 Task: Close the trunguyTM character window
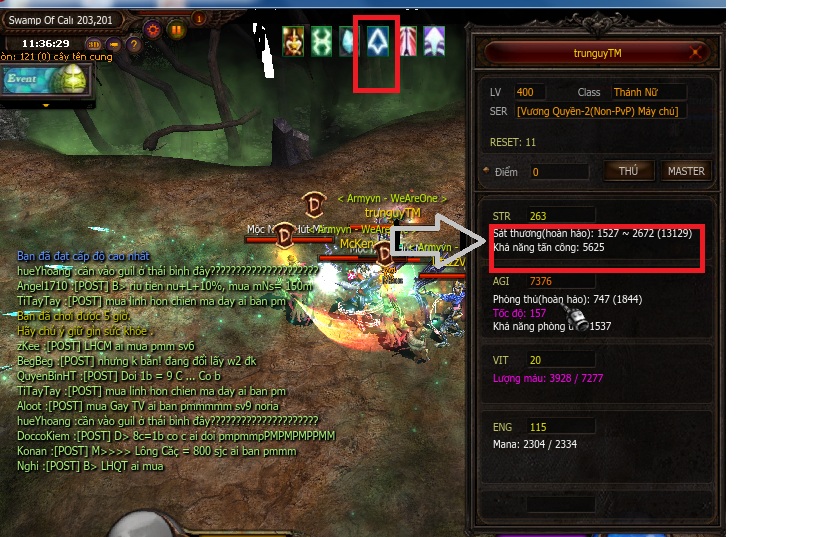tap(697, 52)
